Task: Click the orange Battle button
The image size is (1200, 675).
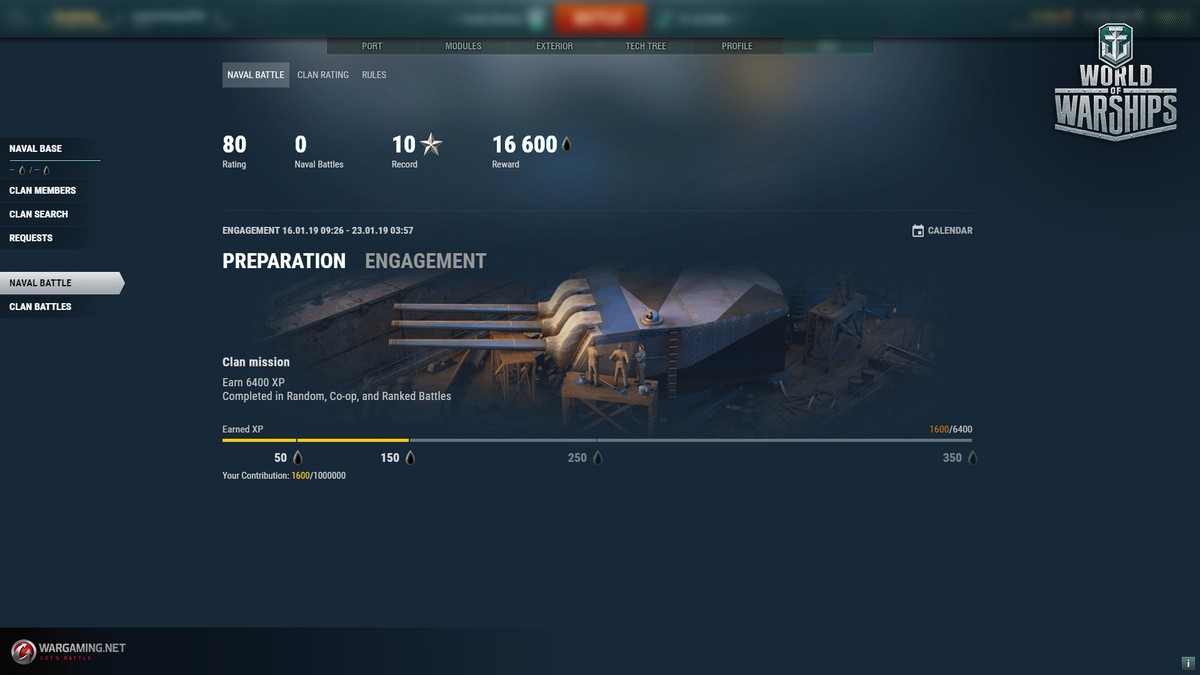Action: [x=600, y=18]
